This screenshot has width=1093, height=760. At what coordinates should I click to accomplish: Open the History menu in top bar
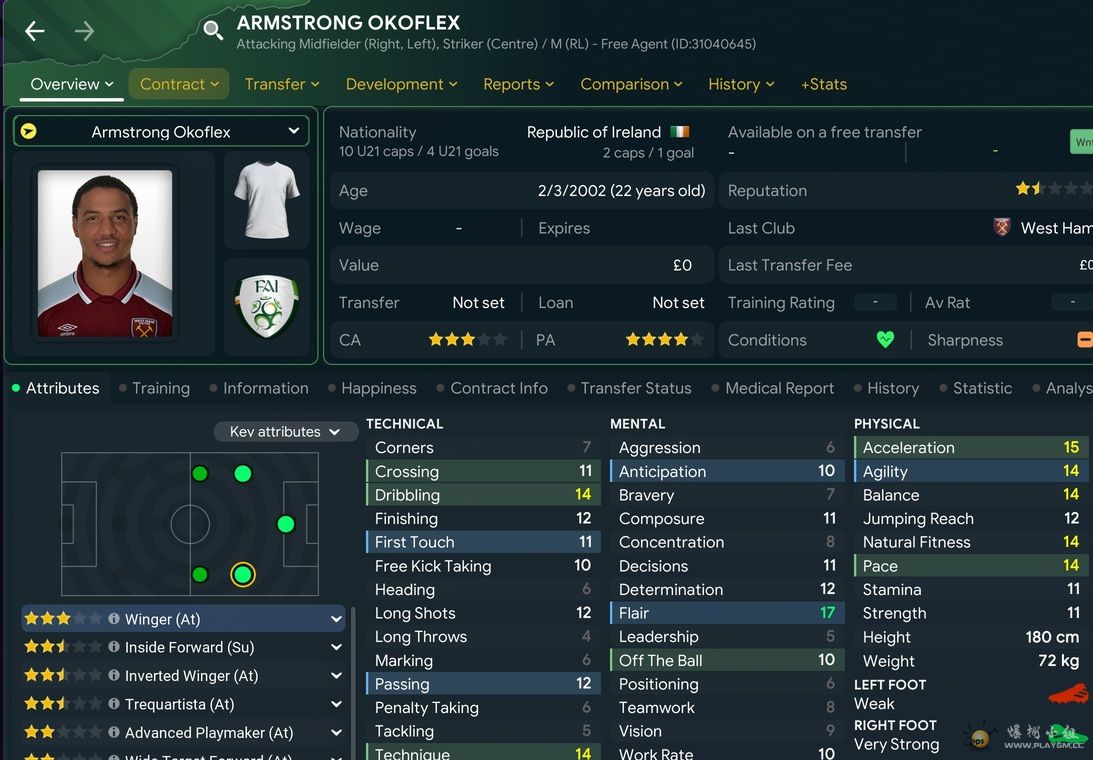[741, 84]
